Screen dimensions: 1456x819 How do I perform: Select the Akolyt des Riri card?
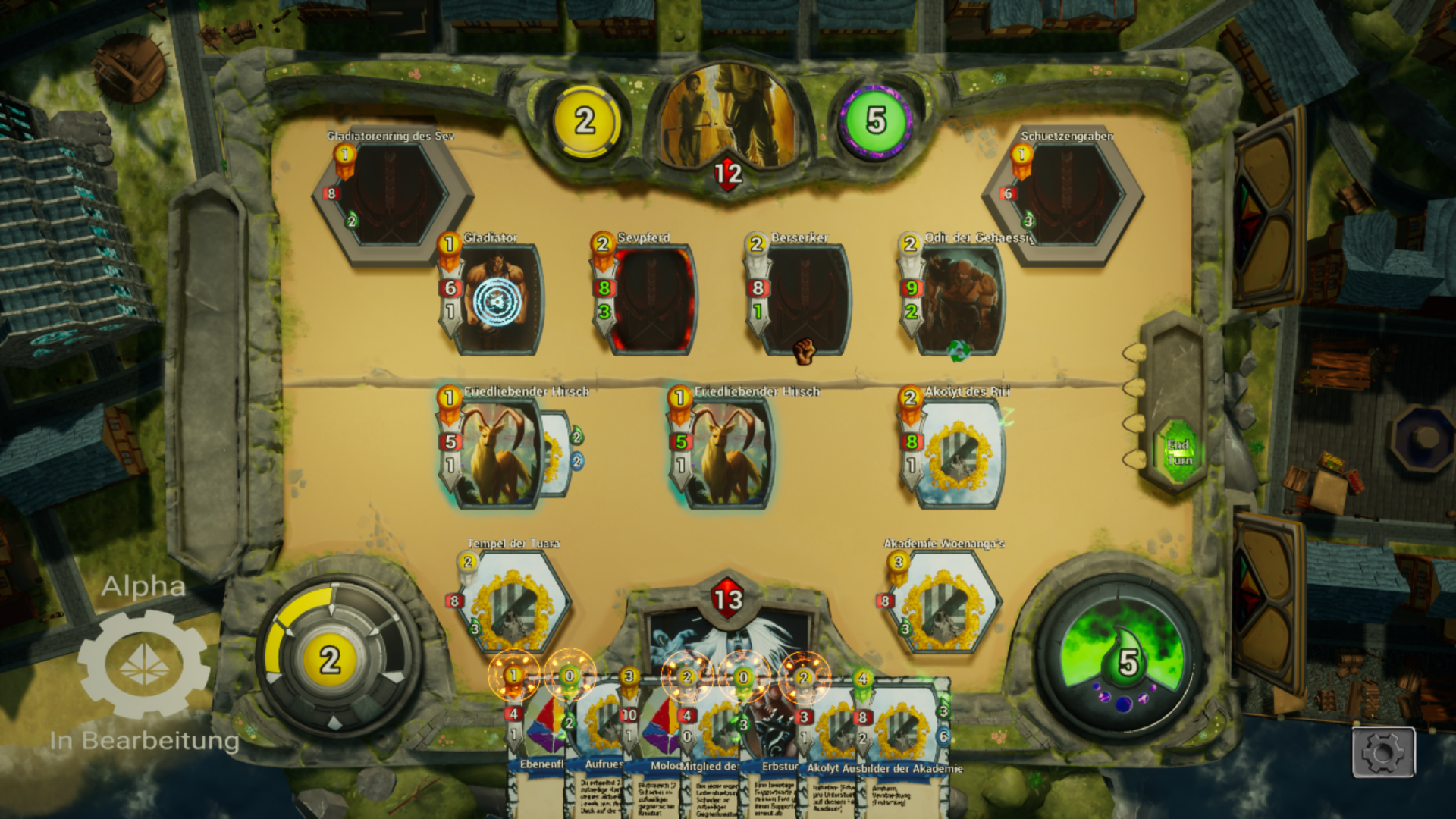(x=958, y=453)
